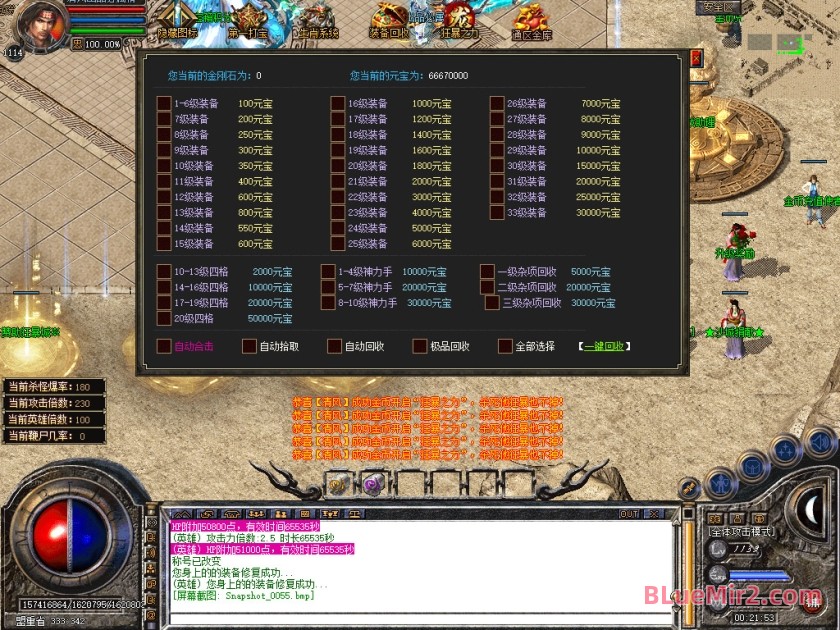The image size is (840, 630).
Task: Close the equipment recycle window
Action: tap(696, 58)
